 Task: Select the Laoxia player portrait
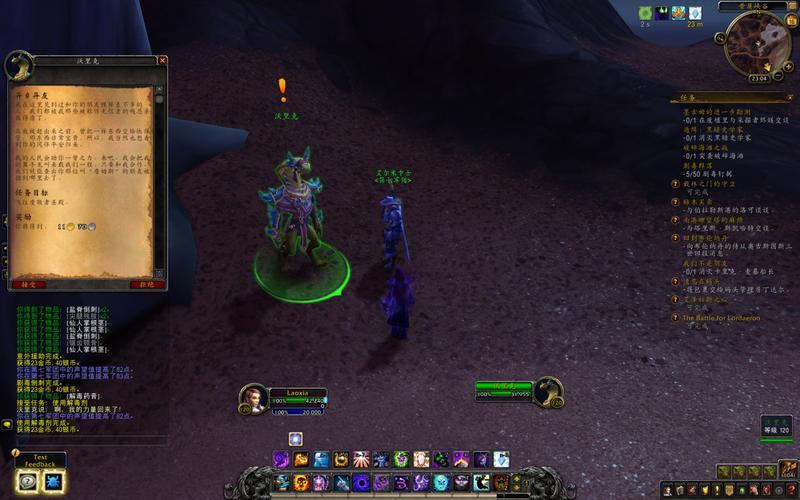pos(253,396)
